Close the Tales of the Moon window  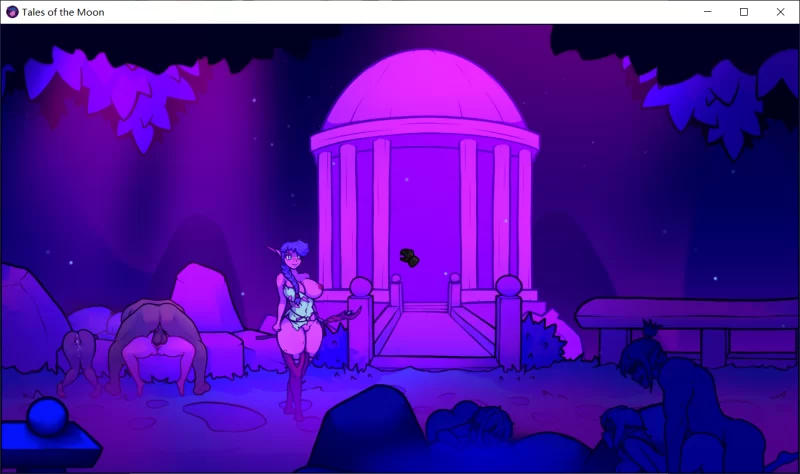click(780, 12)
